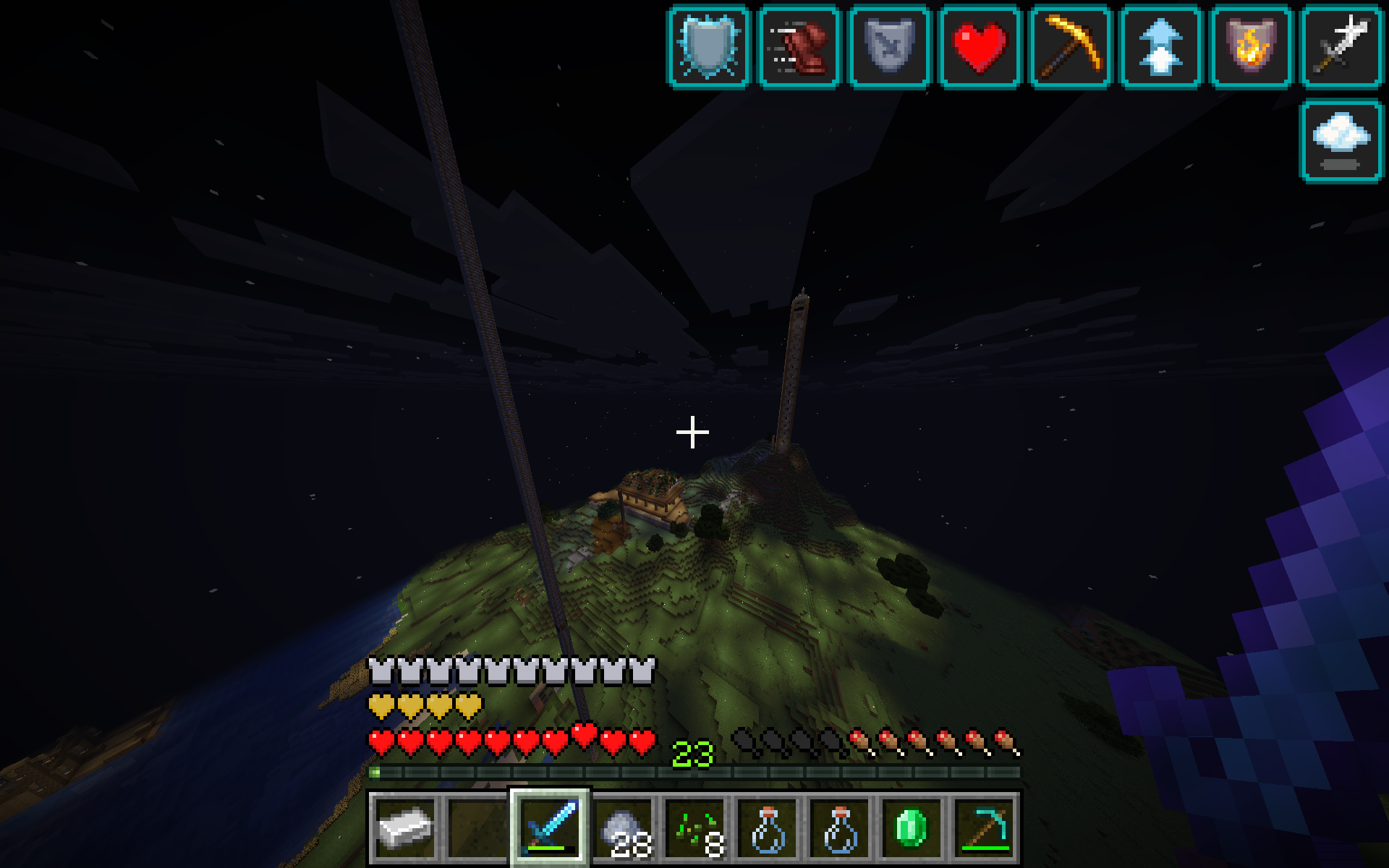The width and height of the screenshot is (1389, 868).
Task: Click the glowing blue shield effect icon
Action: click(708, 47)
